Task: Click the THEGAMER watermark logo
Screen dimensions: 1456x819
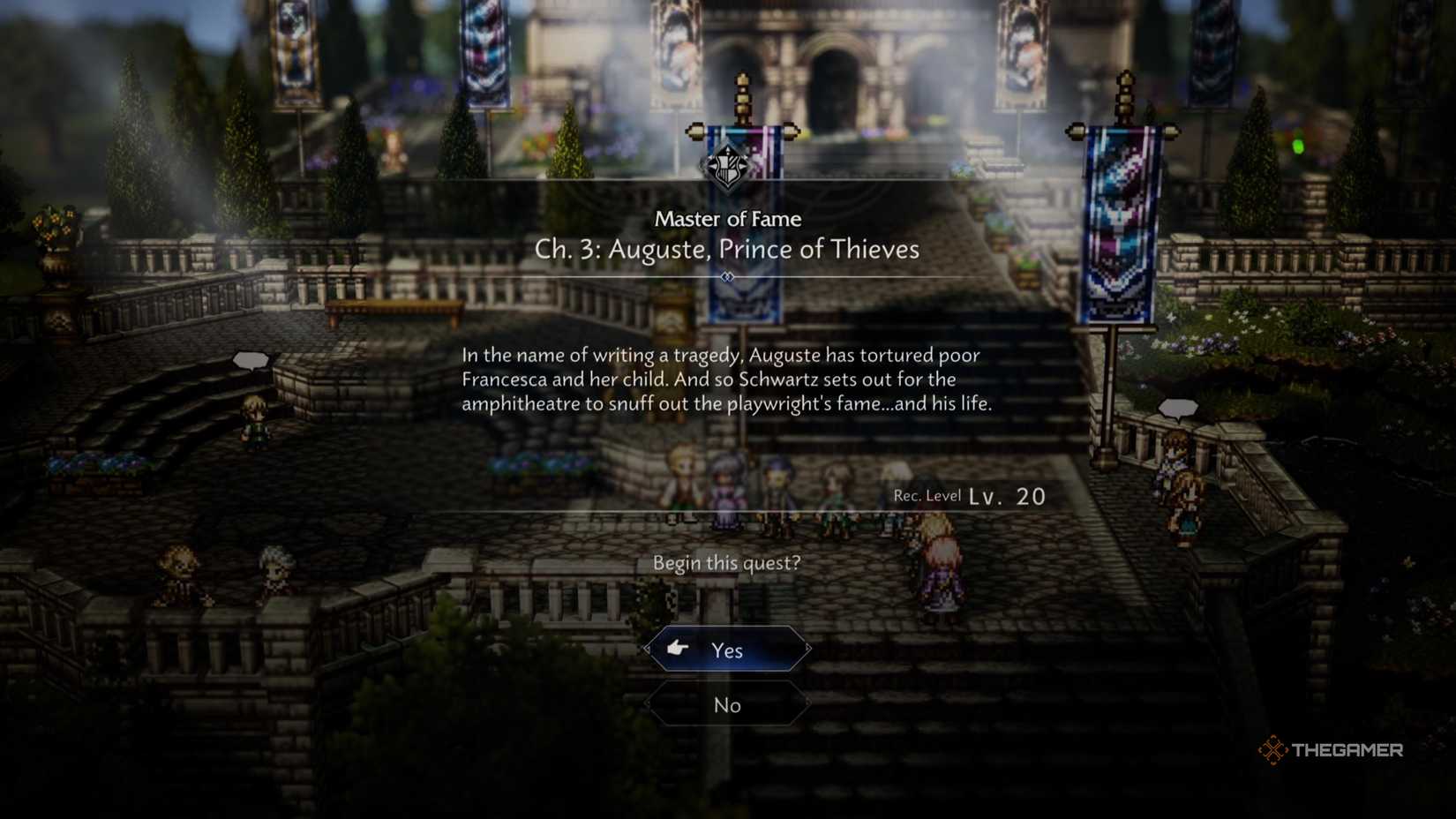Action: 1327,750
